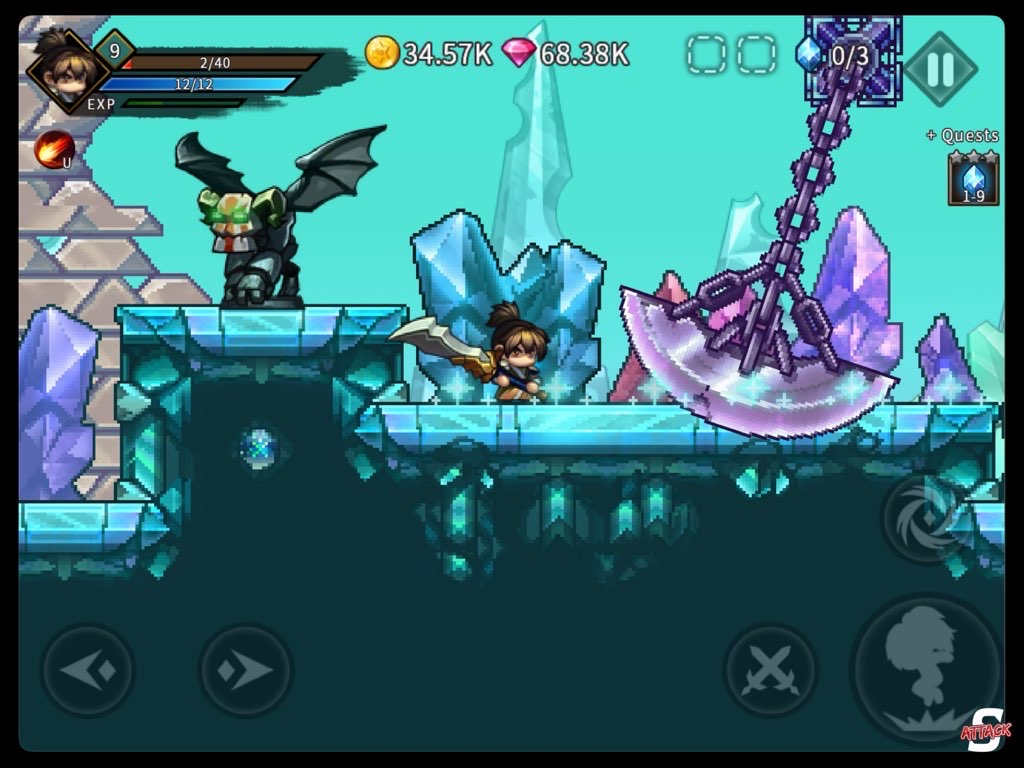The height and width of the screenshot is (768, 1024).
Task: Attack using the crossed swords button
Action: tap(771, 669)
